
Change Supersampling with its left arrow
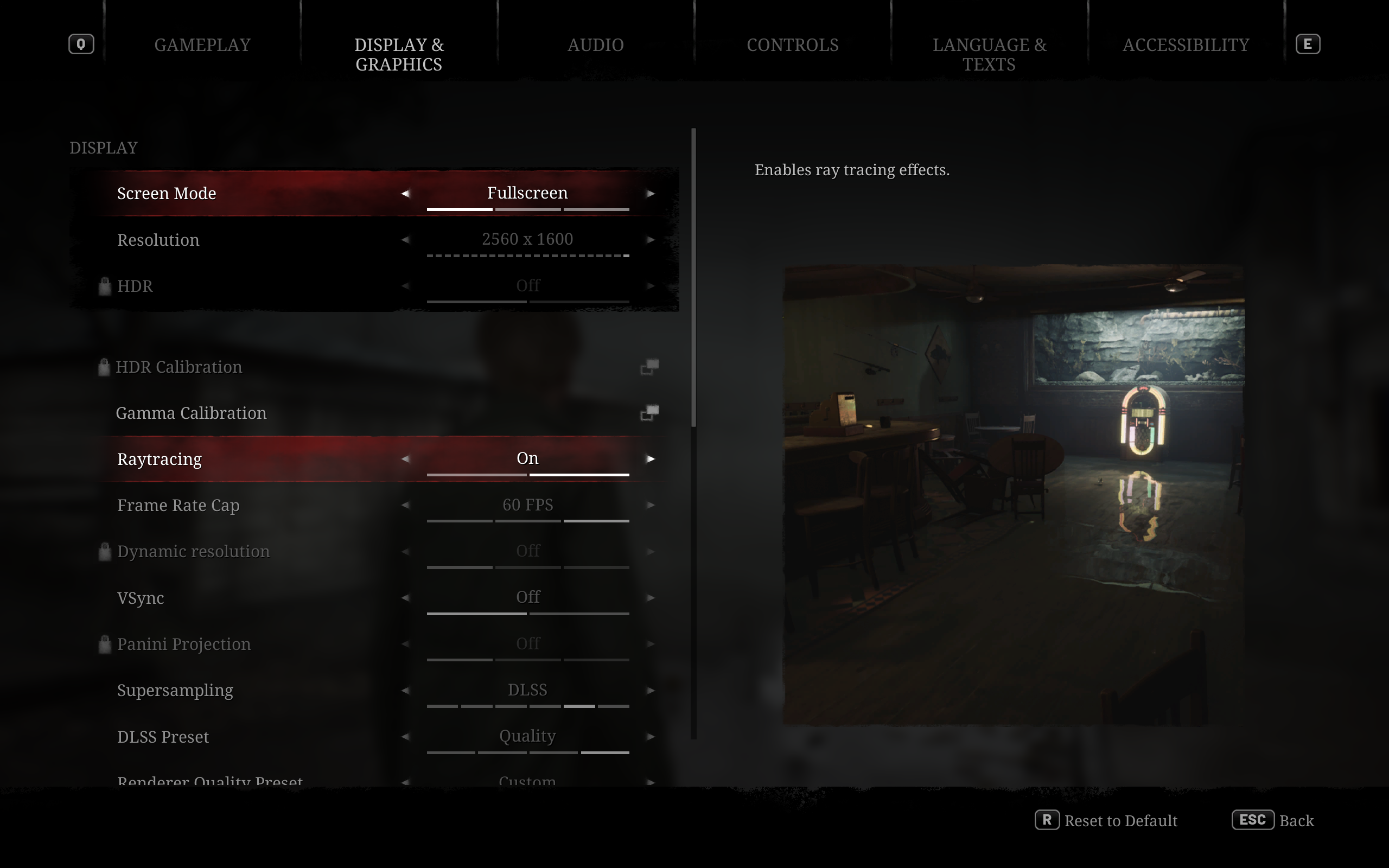coord(405,691)
